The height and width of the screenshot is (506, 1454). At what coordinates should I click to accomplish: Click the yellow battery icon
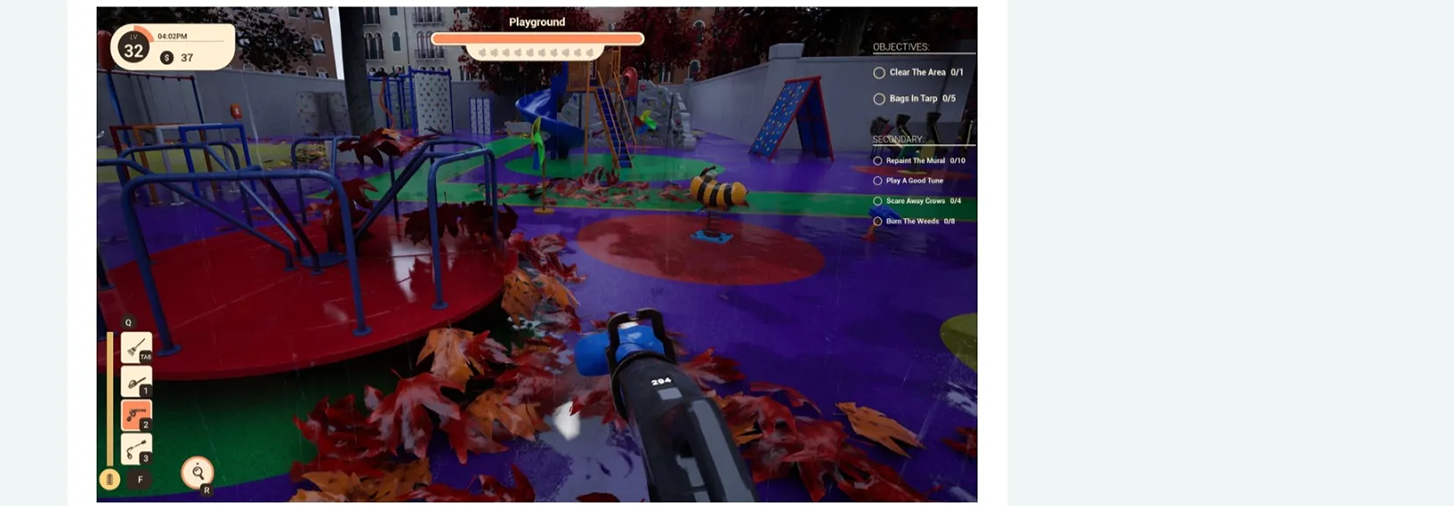click(x=110, y=480)
